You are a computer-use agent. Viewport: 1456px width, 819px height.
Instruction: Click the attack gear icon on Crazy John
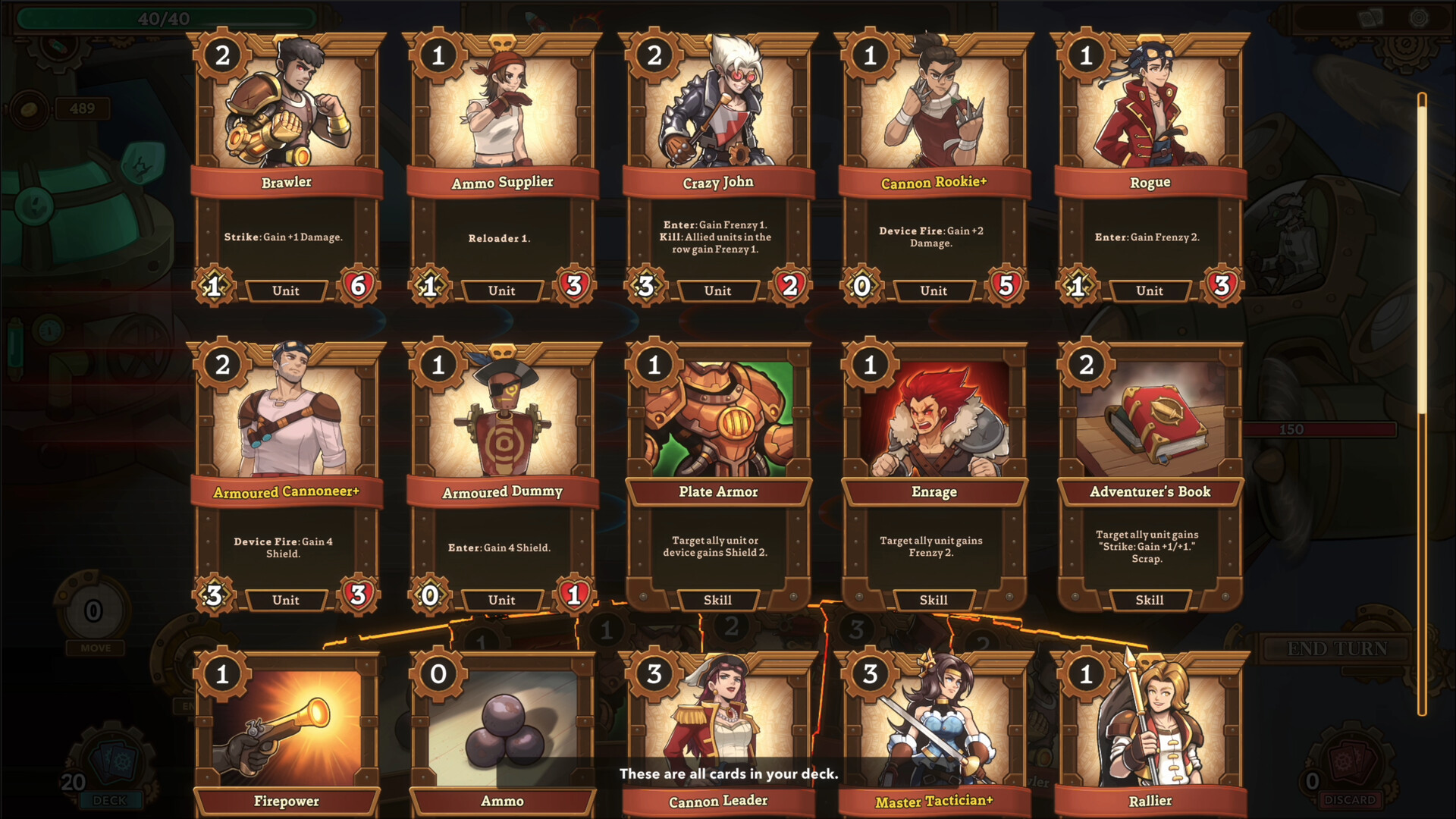(x=646, y=286)
